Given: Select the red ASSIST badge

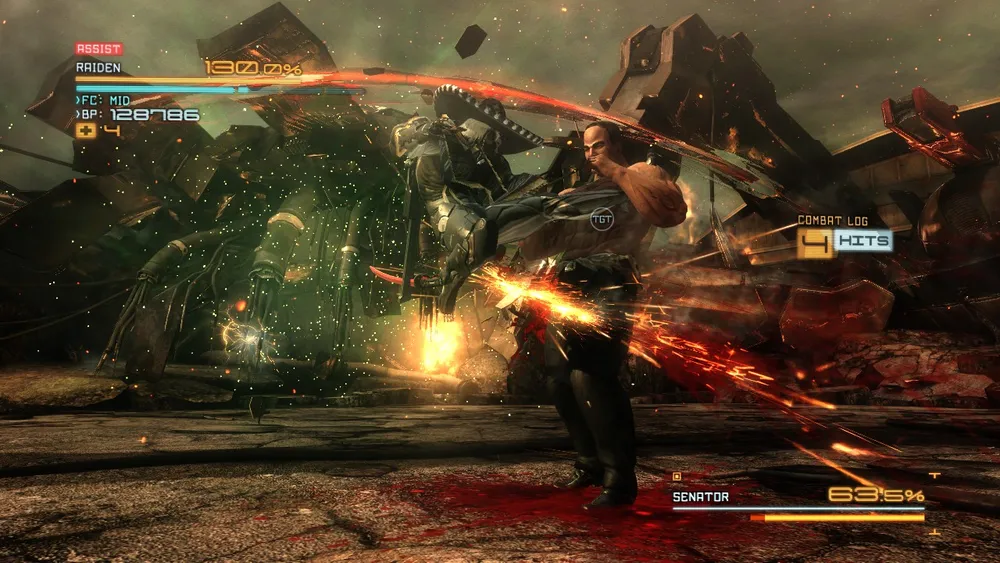Looking at the screenshot, I should (x=99, y=48).
